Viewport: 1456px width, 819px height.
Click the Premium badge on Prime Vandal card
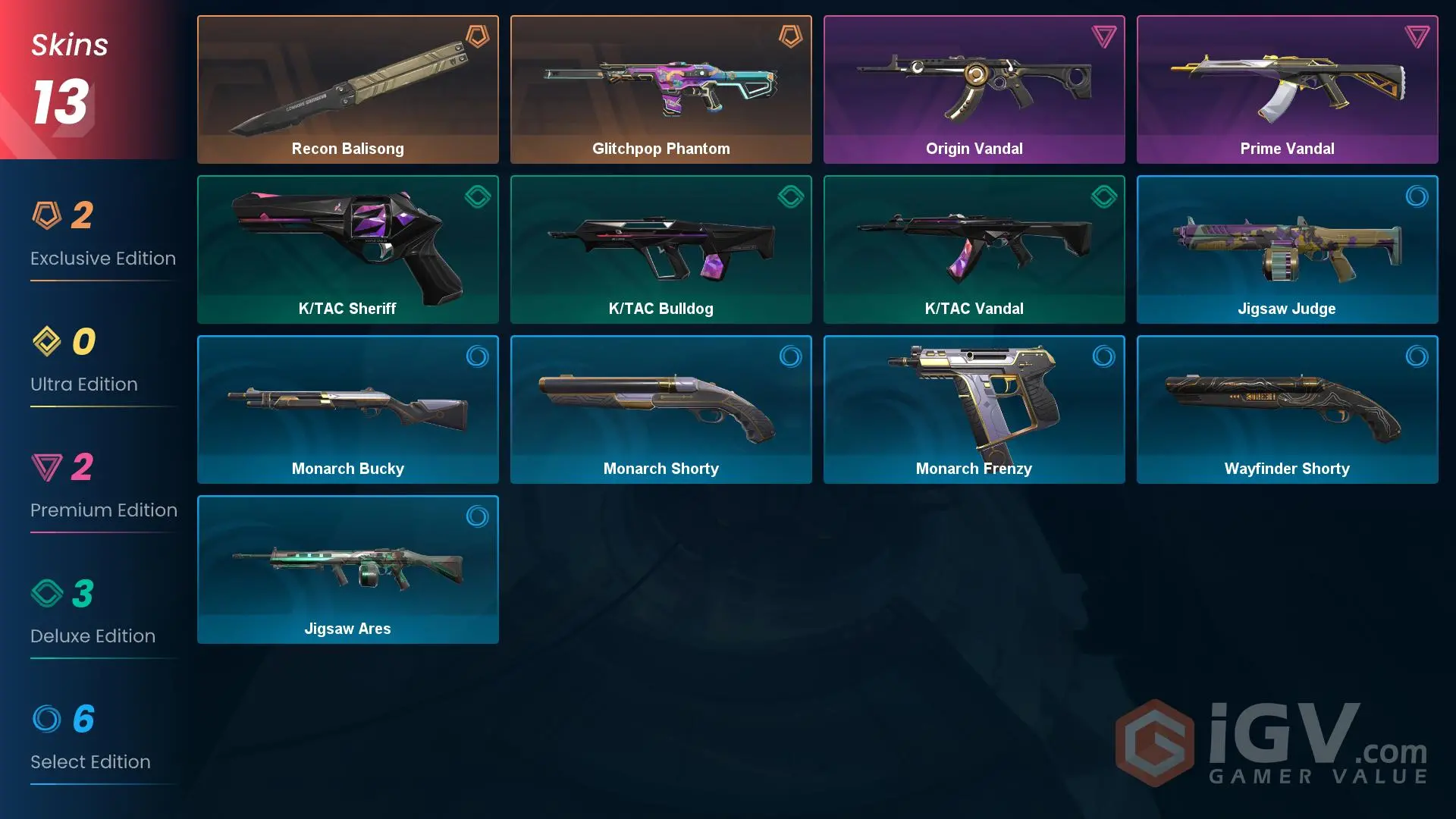pos(1417,36)
